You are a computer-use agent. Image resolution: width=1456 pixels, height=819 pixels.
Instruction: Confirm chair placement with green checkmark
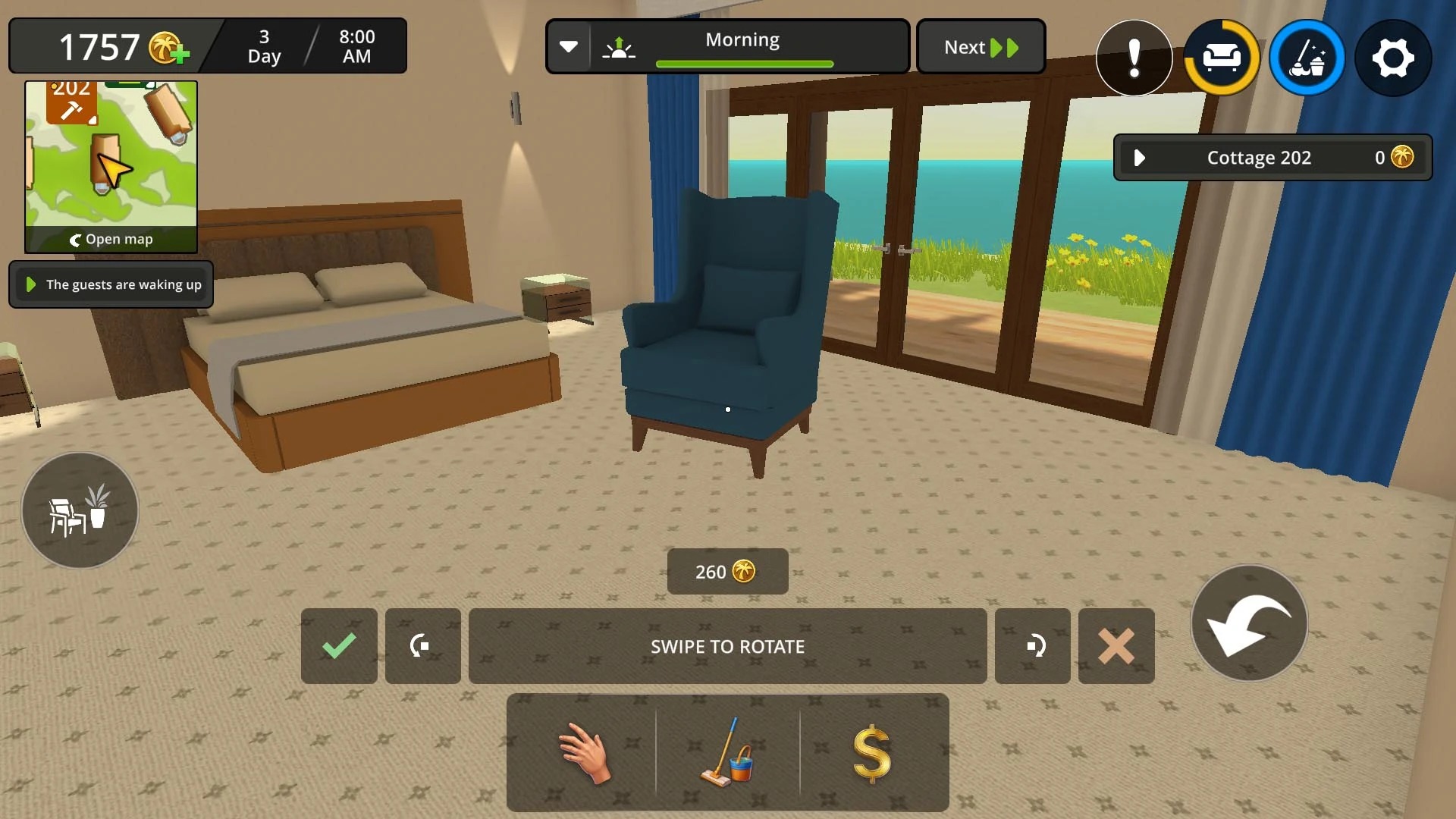click(339, 646)
